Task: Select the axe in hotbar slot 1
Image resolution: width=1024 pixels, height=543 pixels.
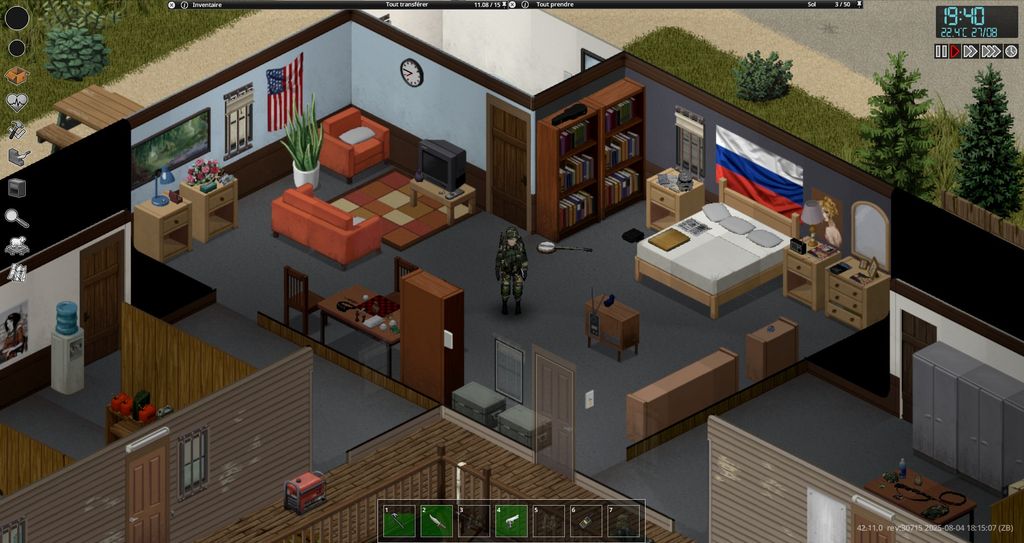Action: click(x=397, y=521)
